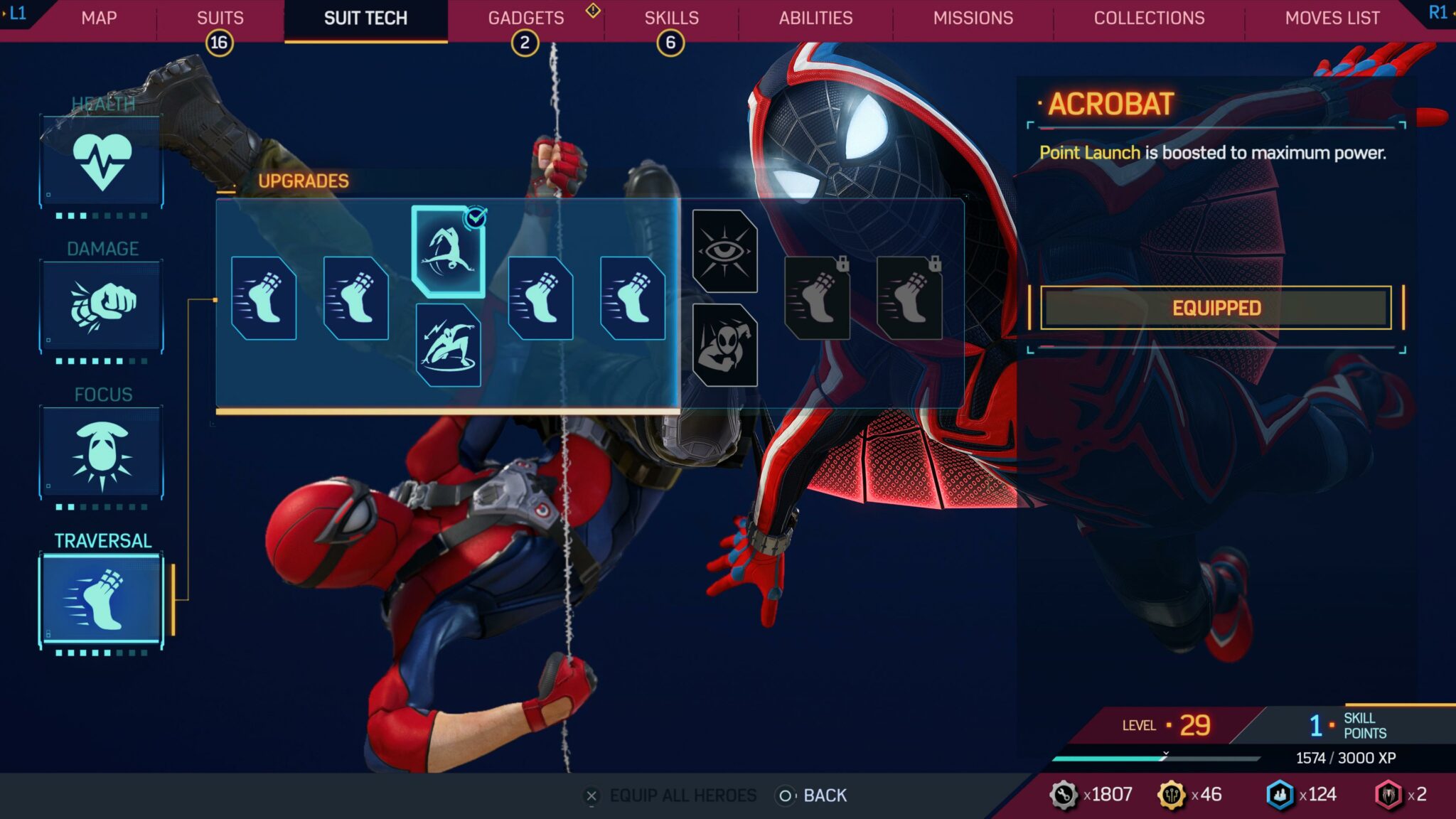1456x819 pixels.
Task: Switch to the Map tab
Action: click(x=99, y=18)
